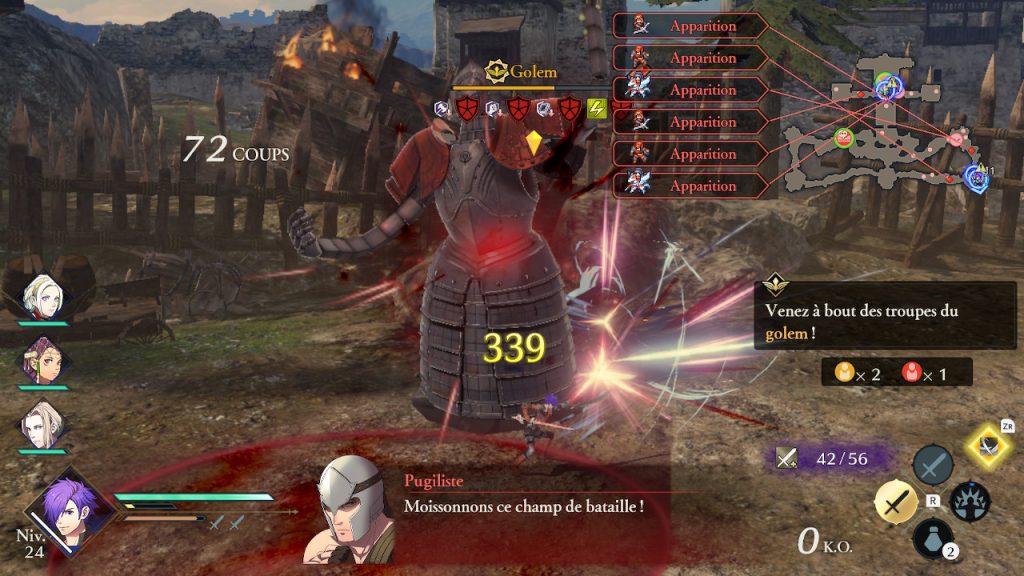Click the Pugiliste dialogue portrait

click(x=355, y=510)
